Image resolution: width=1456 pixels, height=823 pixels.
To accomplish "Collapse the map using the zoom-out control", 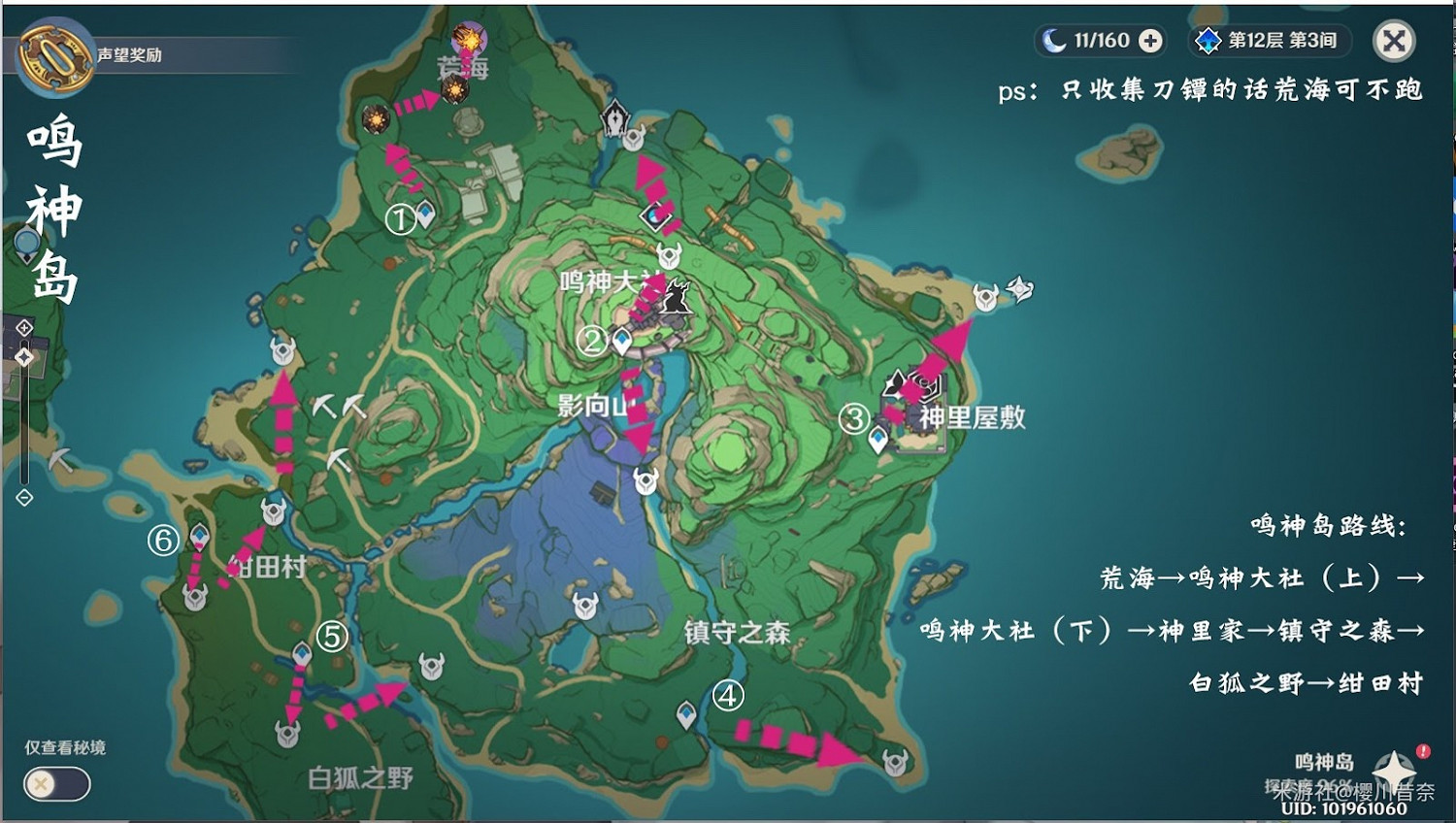I will pyautogui.click(x=24, y=497).
